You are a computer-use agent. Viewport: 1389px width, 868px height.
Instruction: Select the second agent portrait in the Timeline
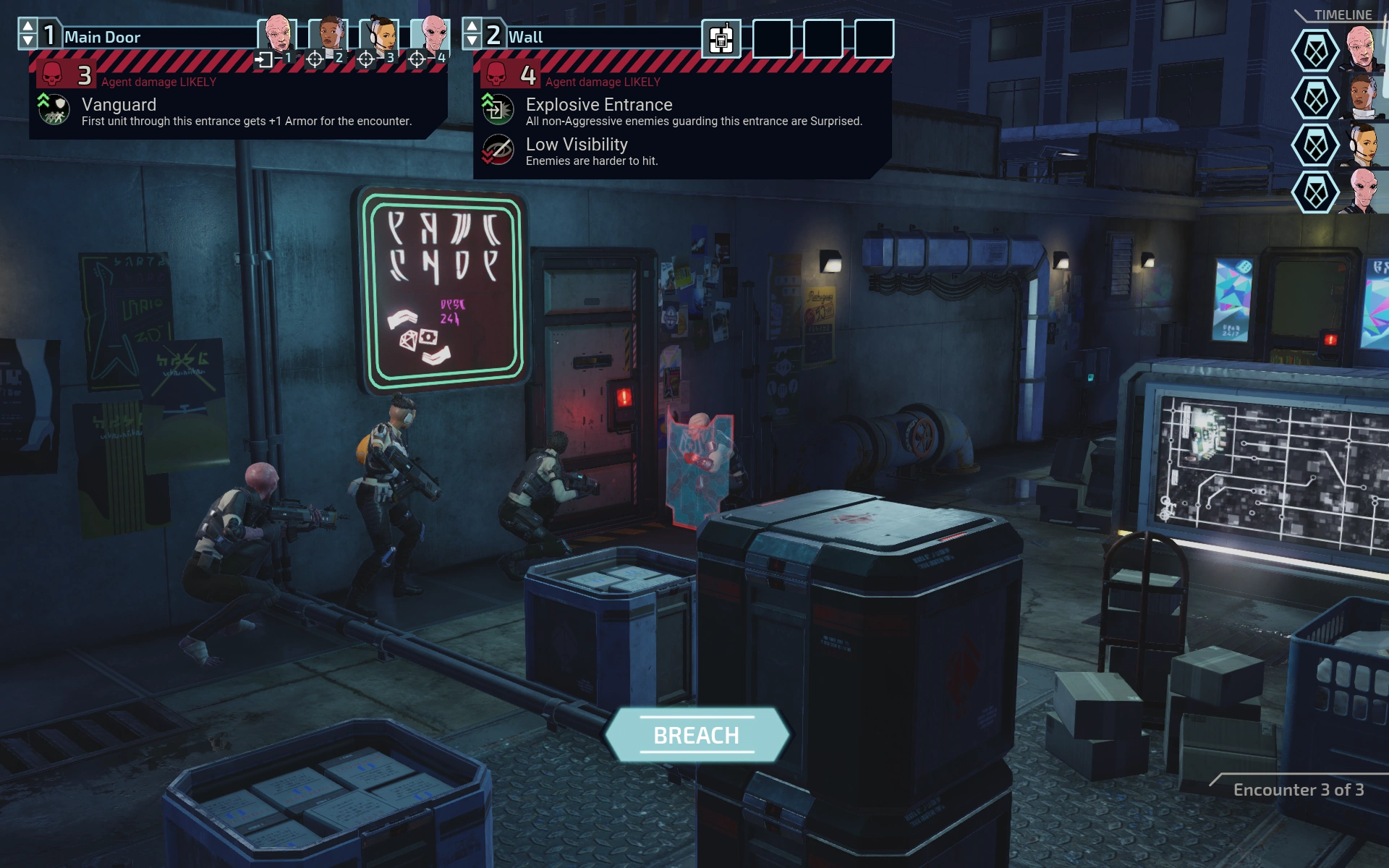1362,96
